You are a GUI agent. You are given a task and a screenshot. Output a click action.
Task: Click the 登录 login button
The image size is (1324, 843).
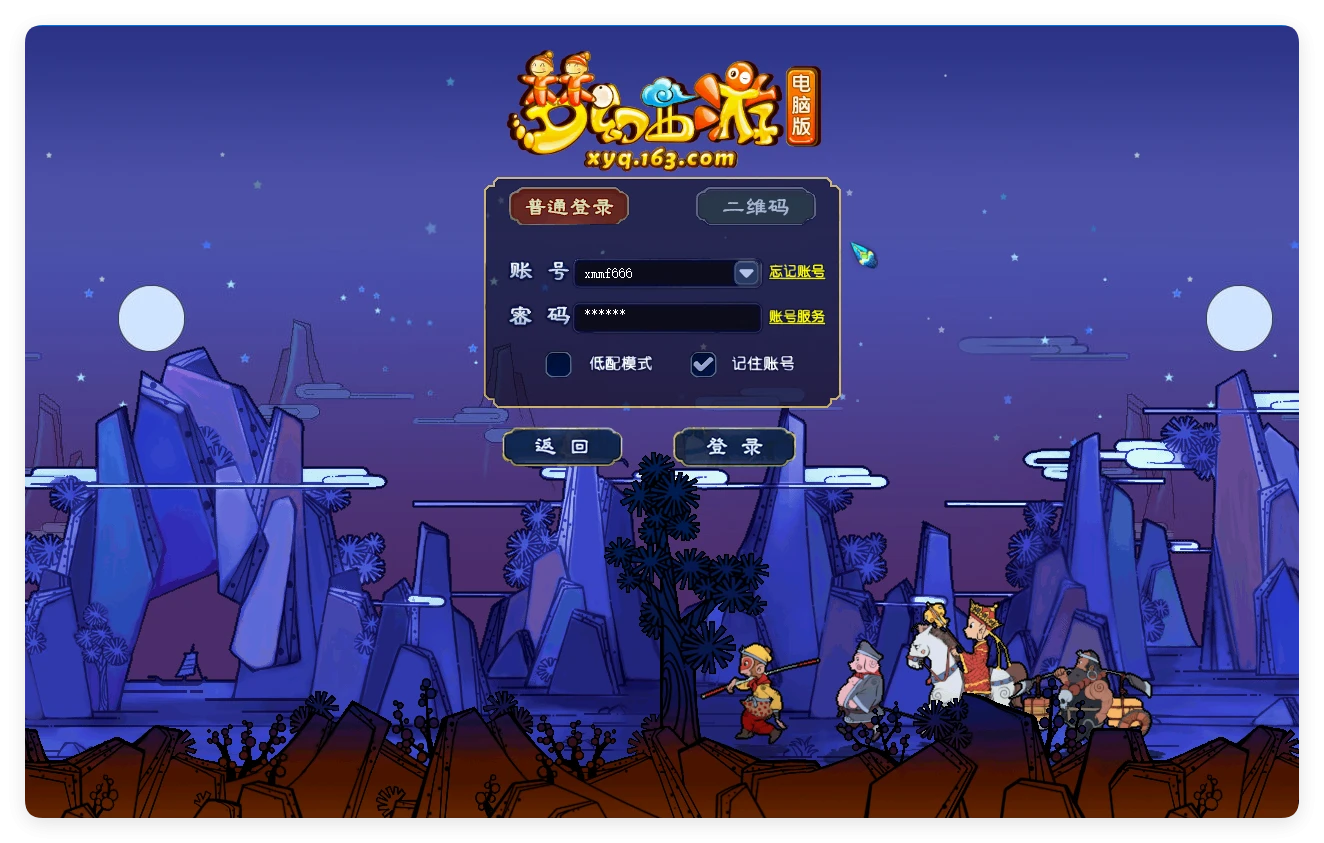pyautogui.click(x=735, y=447)
